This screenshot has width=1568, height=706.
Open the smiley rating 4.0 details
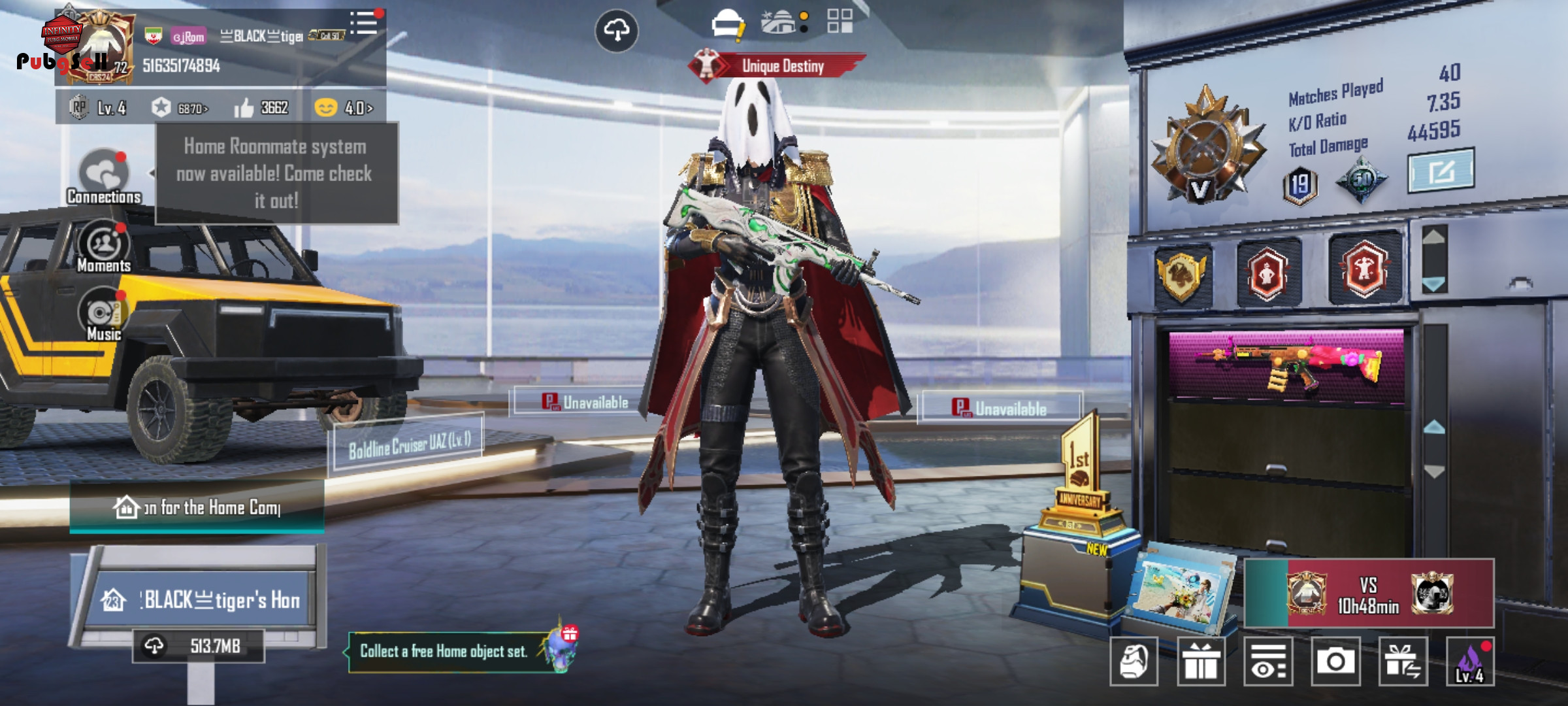[344, 108]
